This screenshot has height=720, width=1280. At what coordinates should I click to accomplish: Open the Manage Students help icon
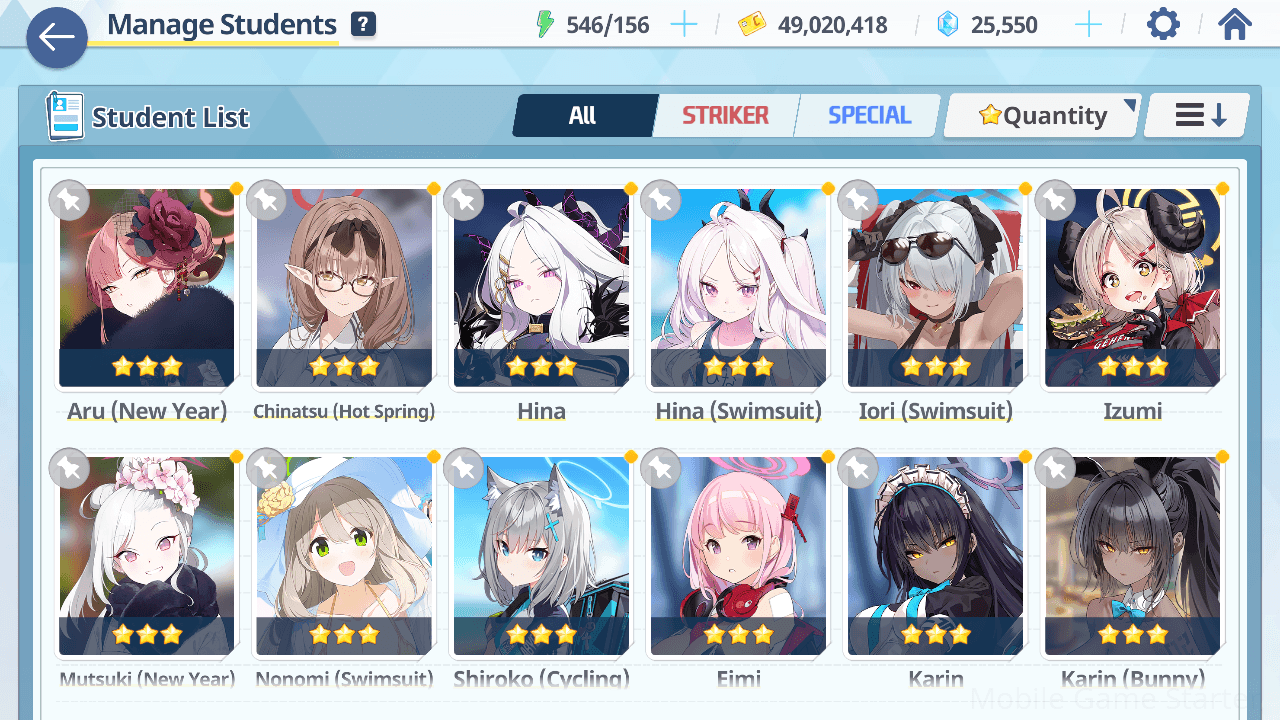pyautogui.click(x=363, y=25)
